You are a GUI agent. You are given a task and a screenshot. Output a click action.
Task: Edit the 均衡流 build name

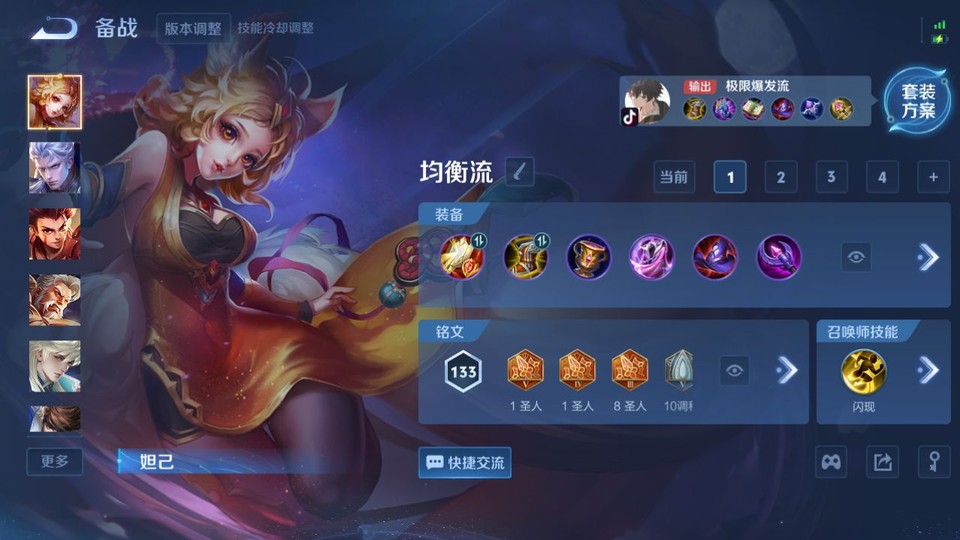[x=519, y=172]
